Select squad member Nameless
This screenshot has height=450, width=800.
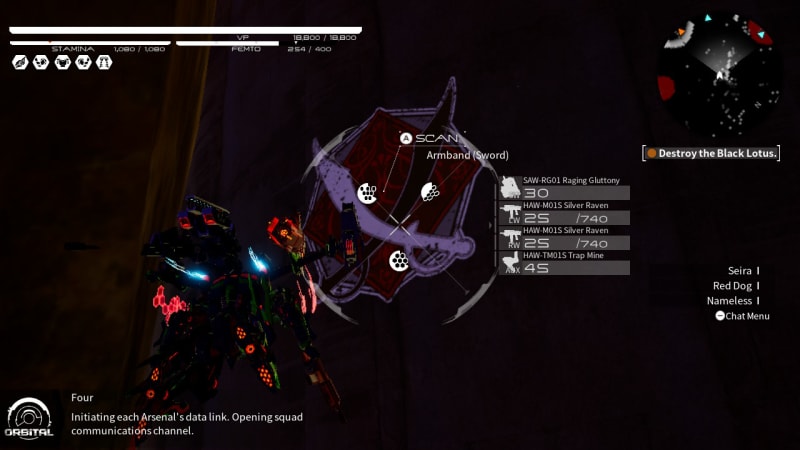732,301
